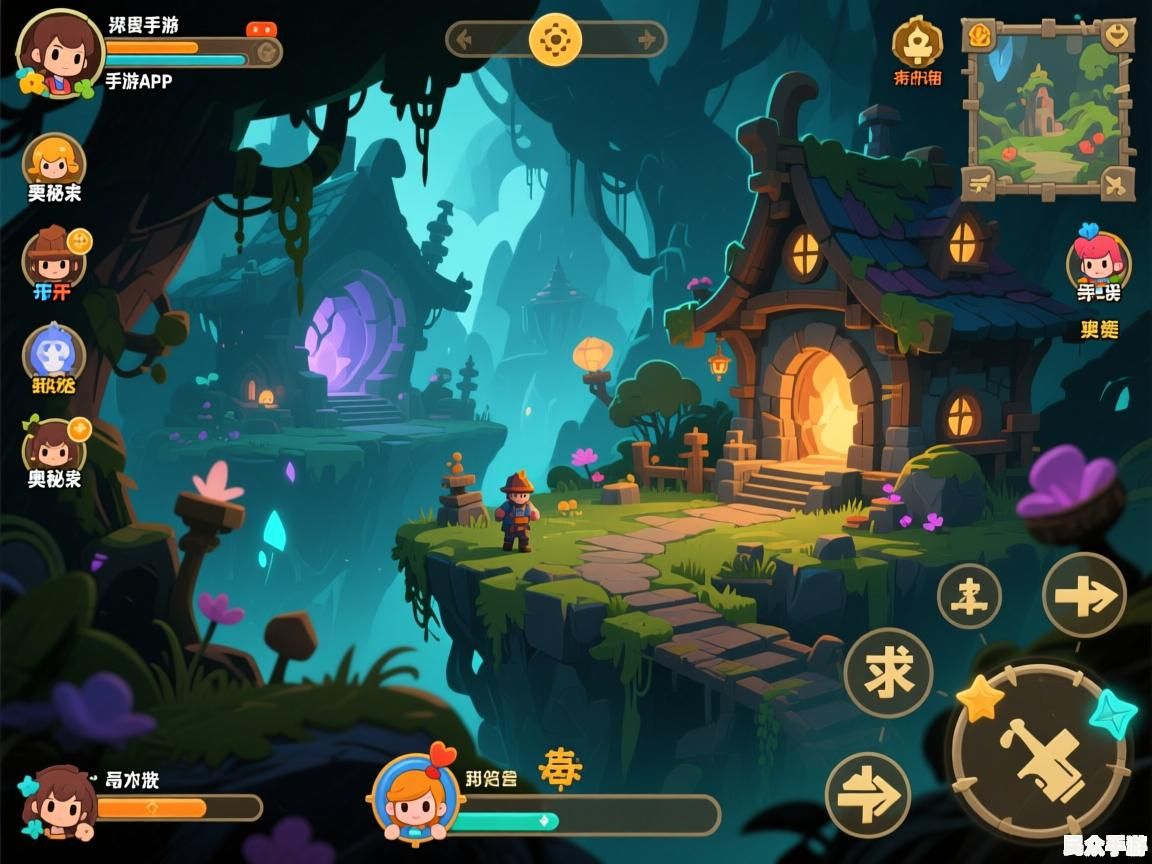Screen dimensions: 1152x864
Task: Click the right arrow on the top bar
Action: pos(648,40)
